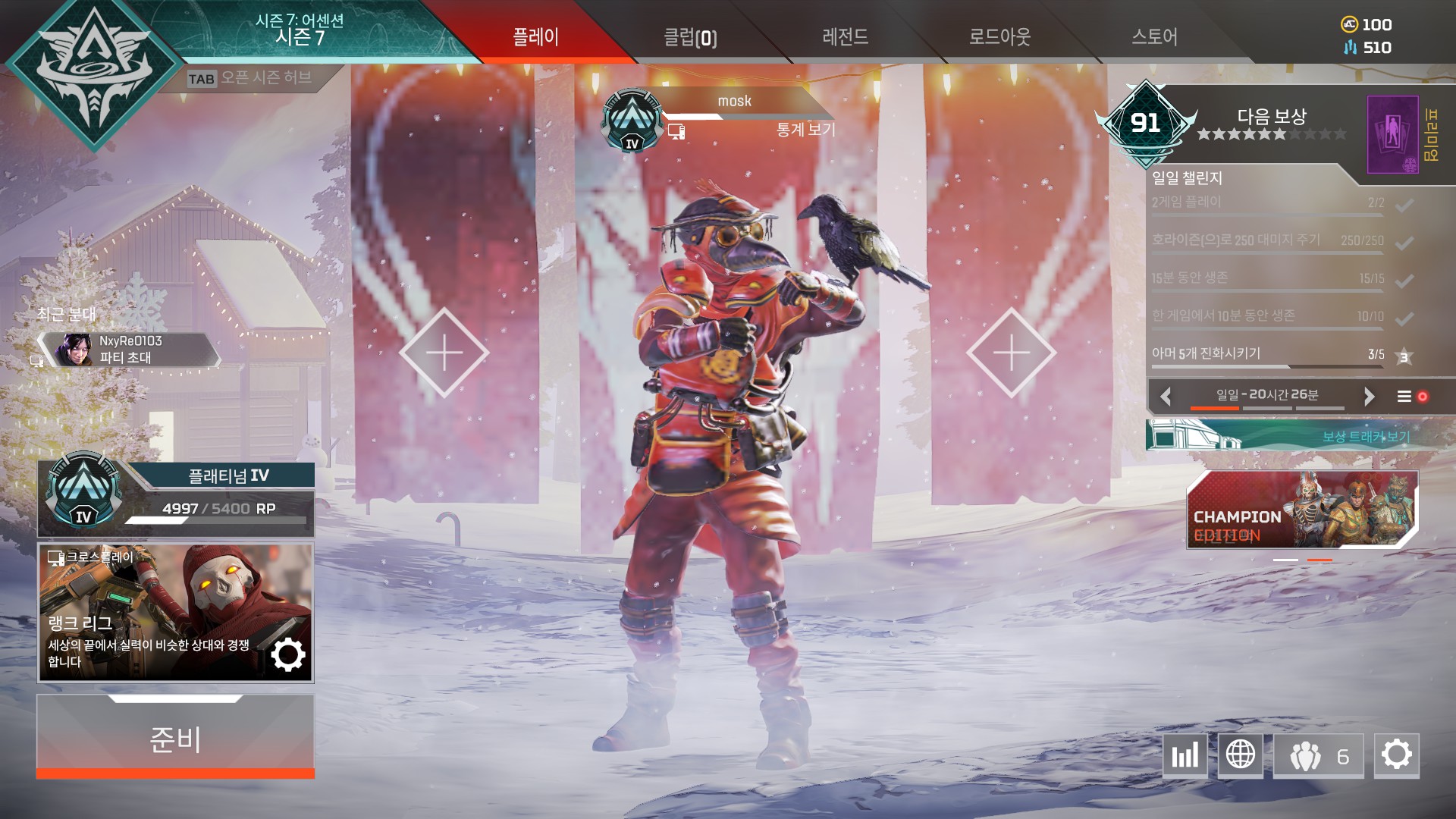
Task: Click the 준비 ready button
Action: (x=176, y=738)
